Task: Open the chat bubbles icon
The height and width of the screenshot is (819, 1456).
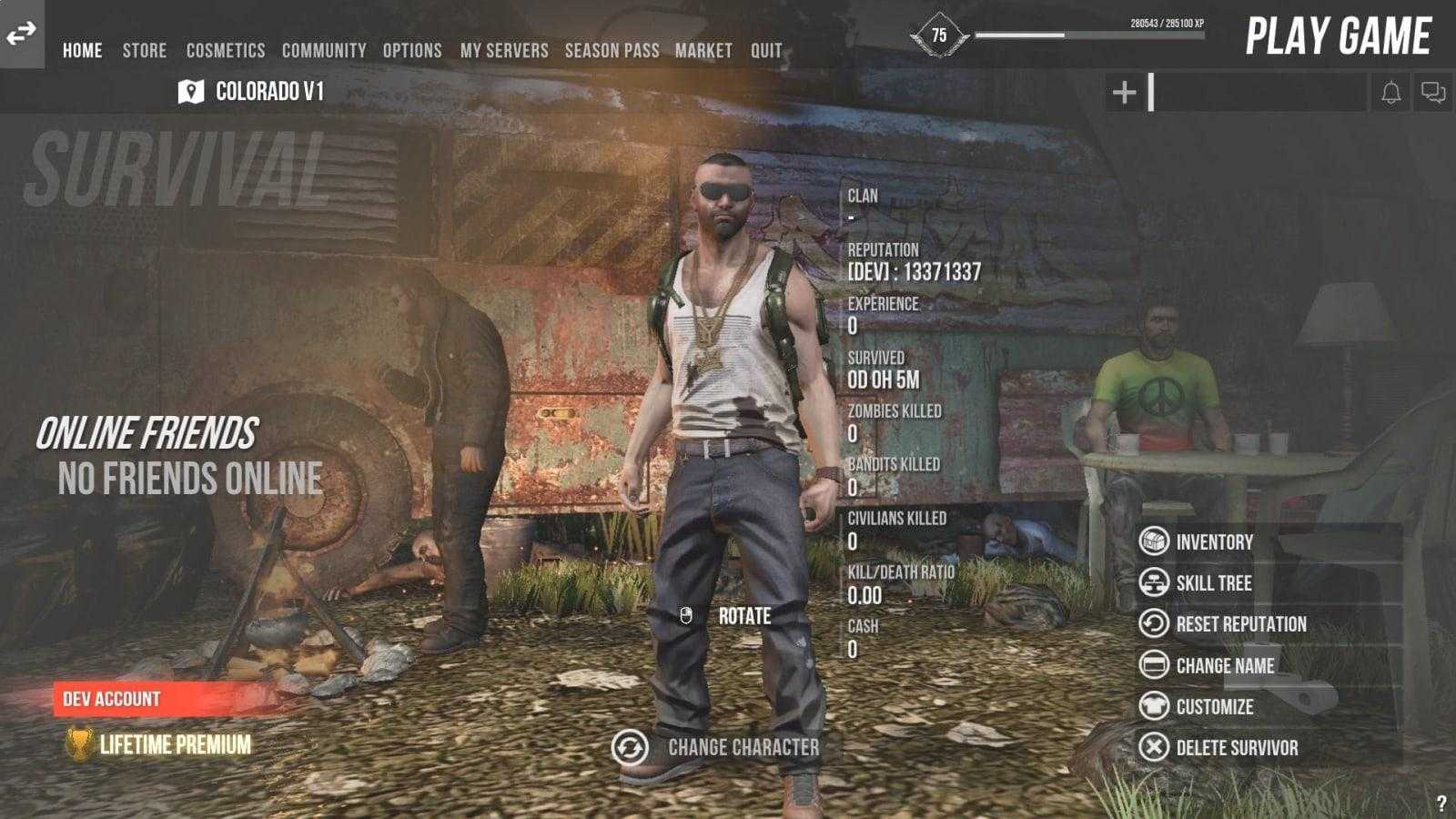Action: 1433,93
